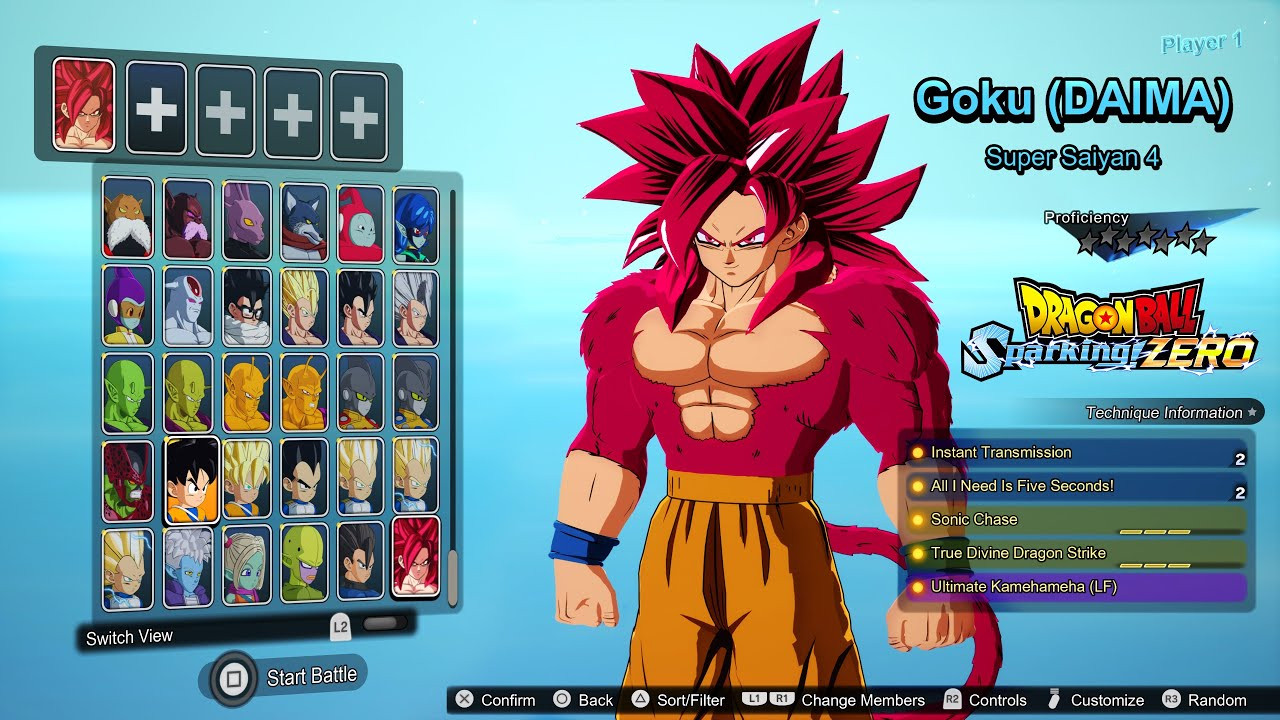Select the Sonic Chase technique row
The height and width of the screenshot is (720, 1280).
(1075, 520)
